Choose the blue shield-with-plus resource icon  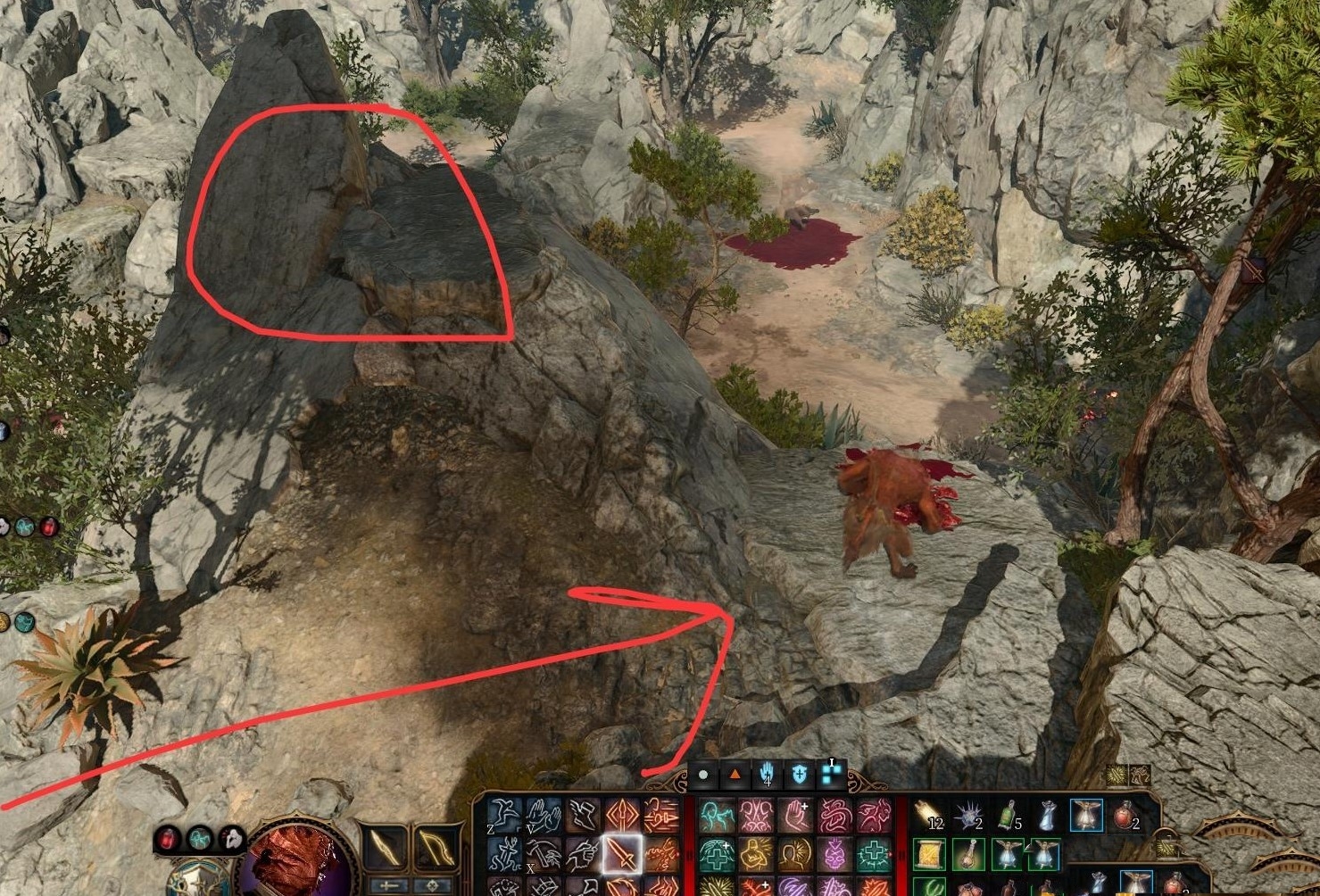point(799,775)
